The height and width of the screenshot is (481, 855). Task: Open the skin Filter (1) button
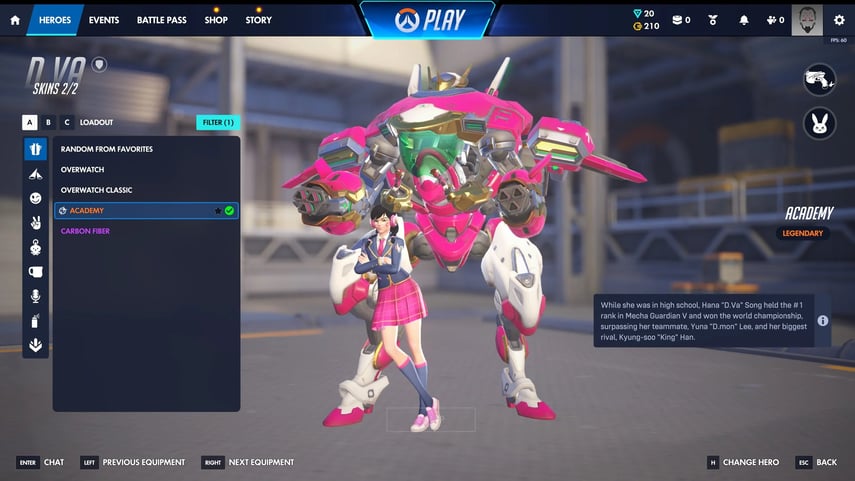tap(218, 122)
